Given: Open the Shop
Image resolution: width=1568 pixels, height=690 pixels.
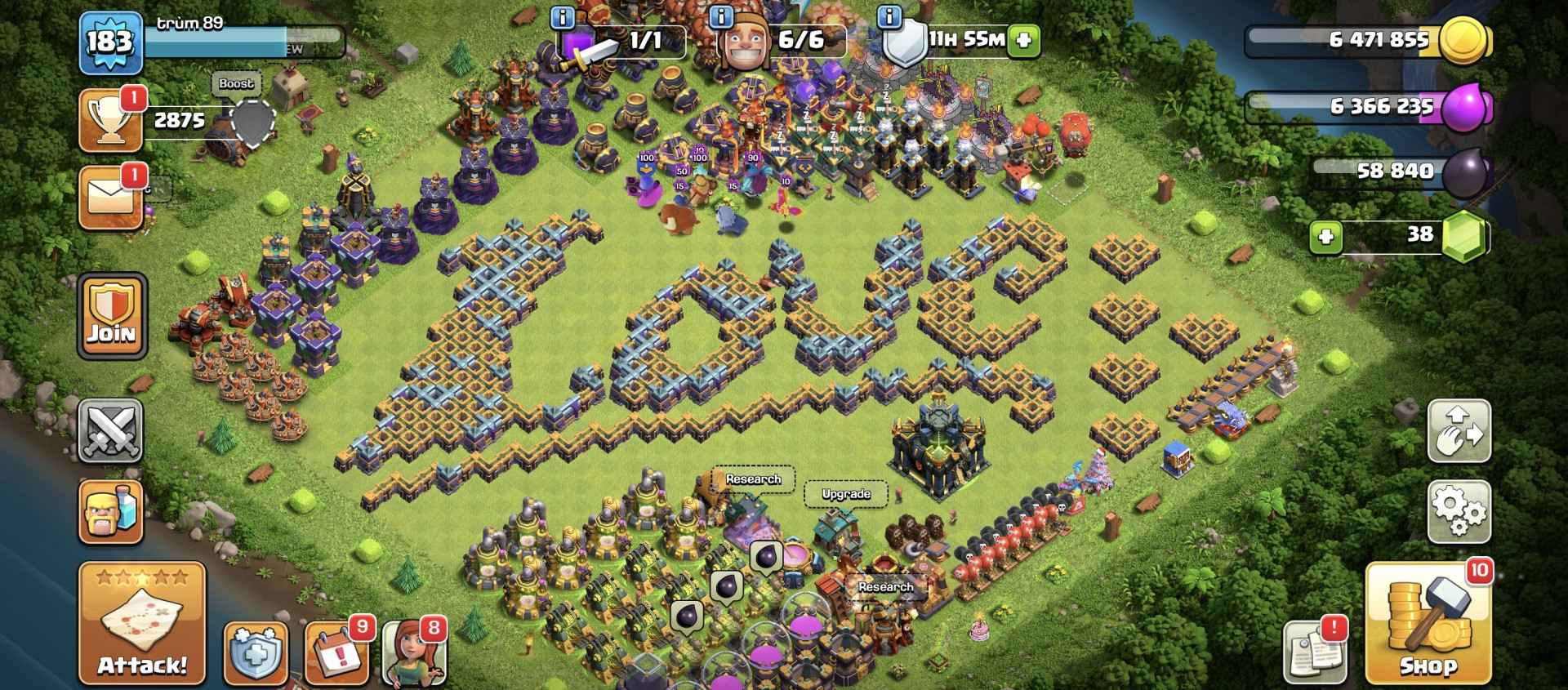Looking at the screenshot, I should pos(1428,622).
